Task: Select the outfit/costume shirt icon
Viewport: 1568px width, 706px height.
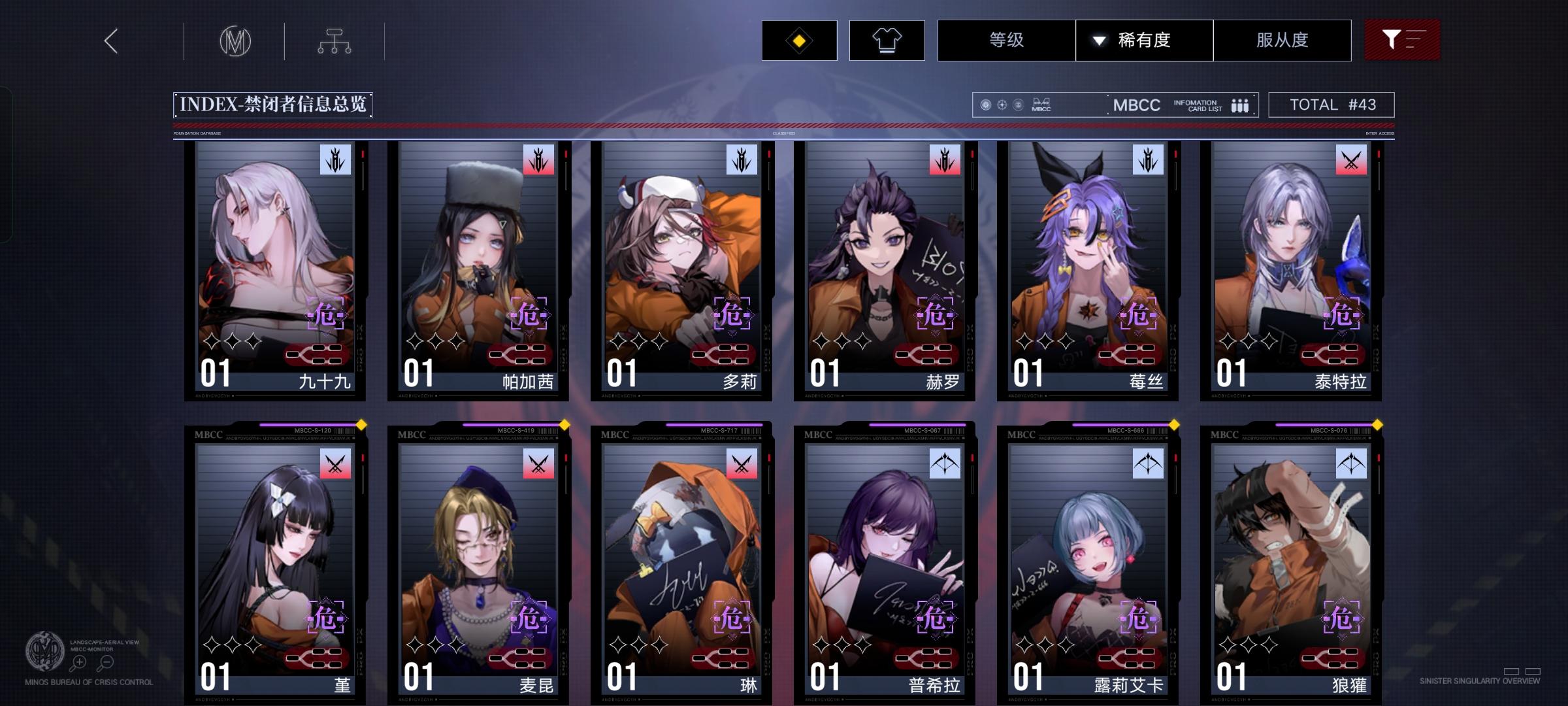Action: pos(887,40)
